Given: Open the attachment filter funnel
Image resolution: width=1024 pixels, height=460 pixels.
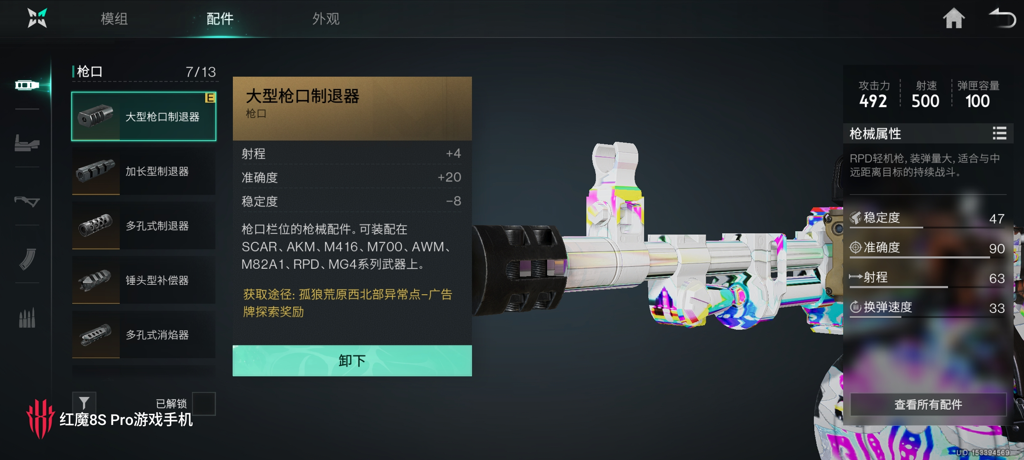Looking at the screenshot, I should 84,403.
